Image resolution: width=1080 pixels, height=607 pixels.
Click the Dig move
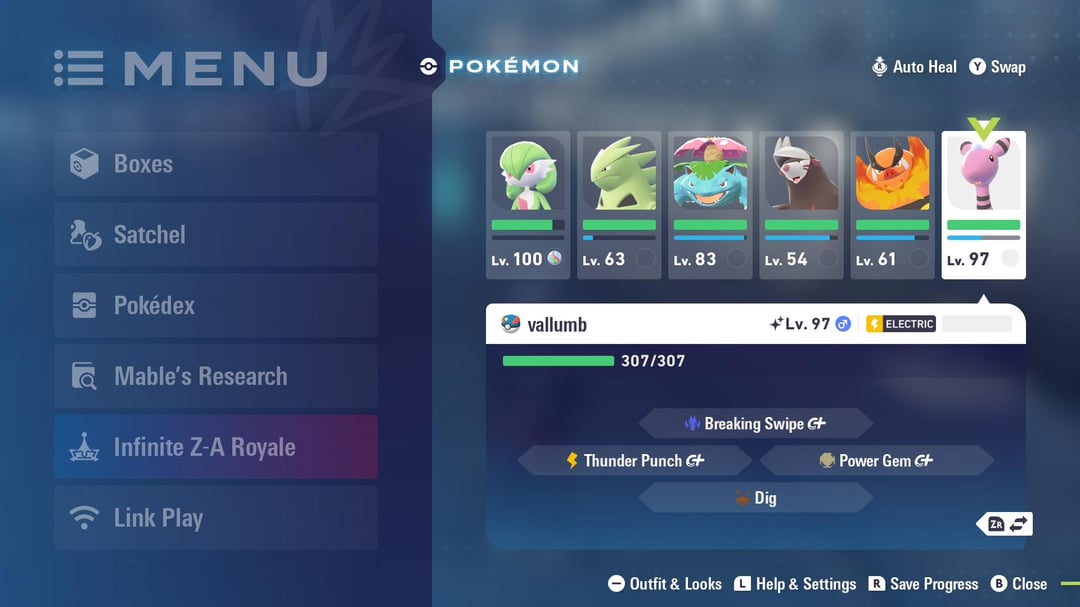coord(756,498)
